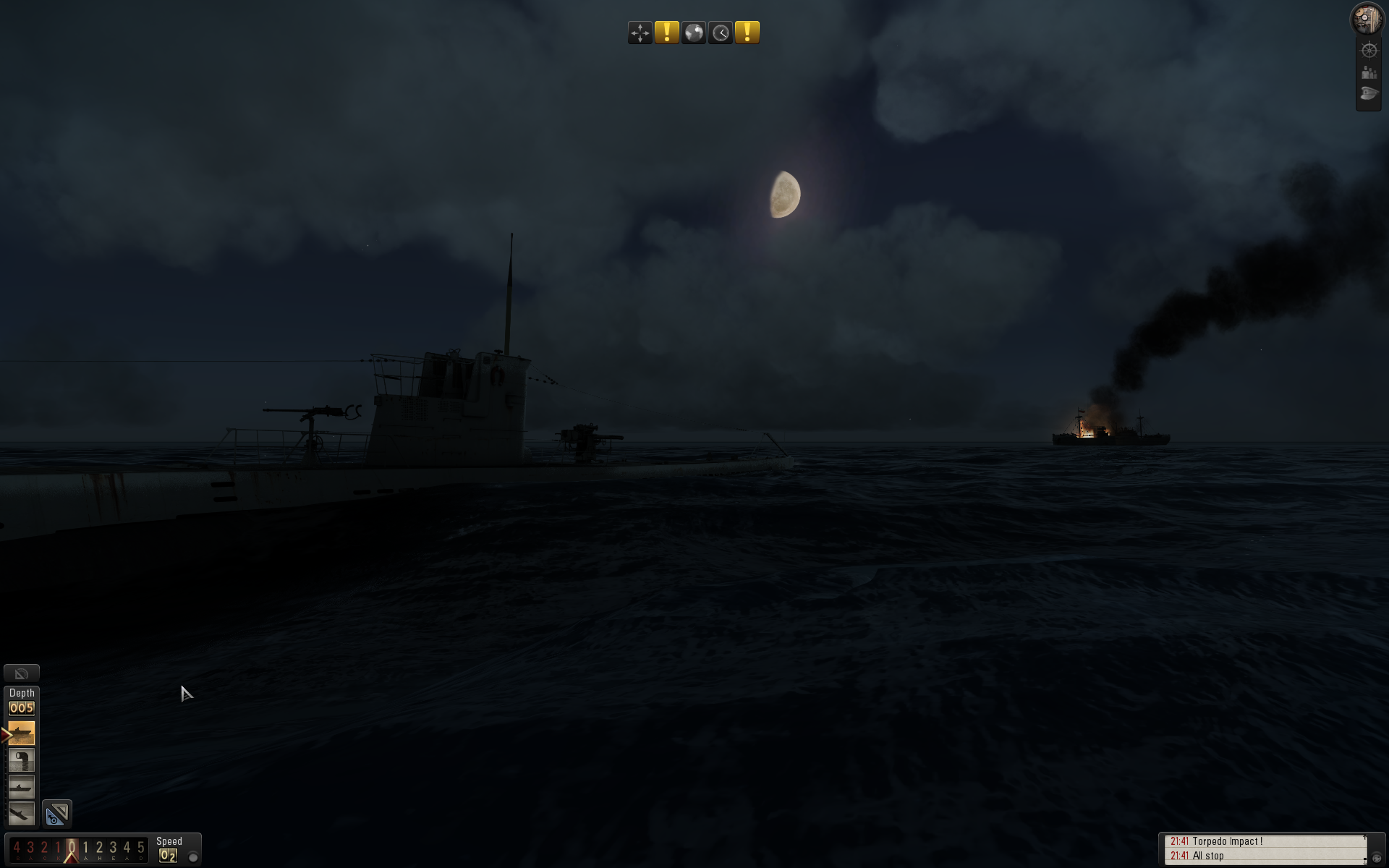Click the rightmost yellow exclamation alert icon
The height and width of the screenshot is (868, 1389).
(747, 32)
